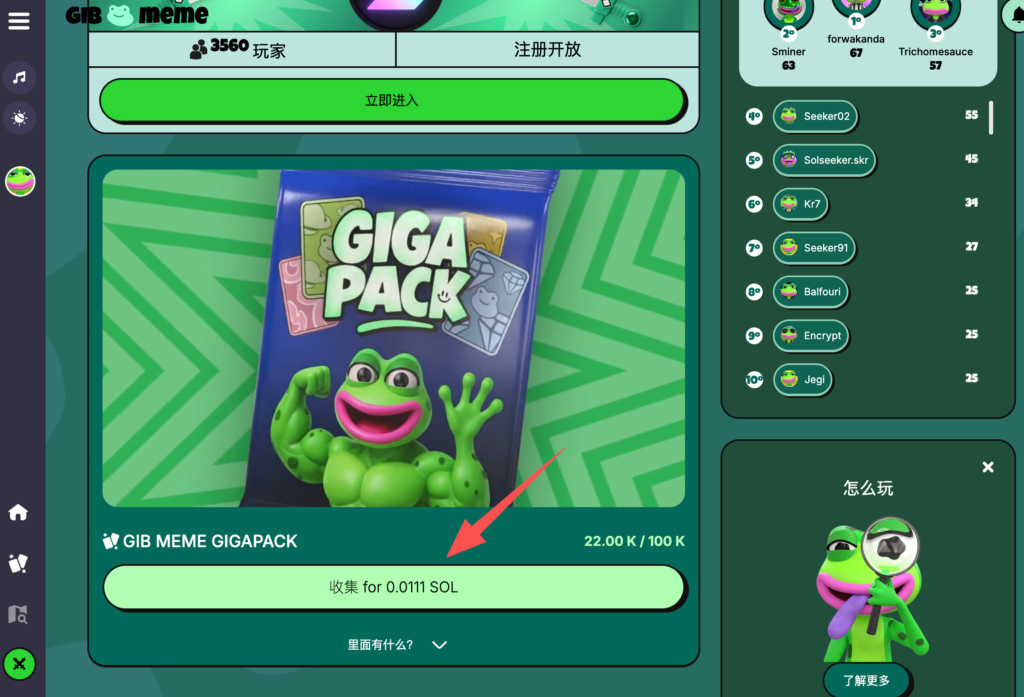Open the notification bell
Image resolution: width=1024 pixels, height=697 pixels.
tap(1012, 15)
